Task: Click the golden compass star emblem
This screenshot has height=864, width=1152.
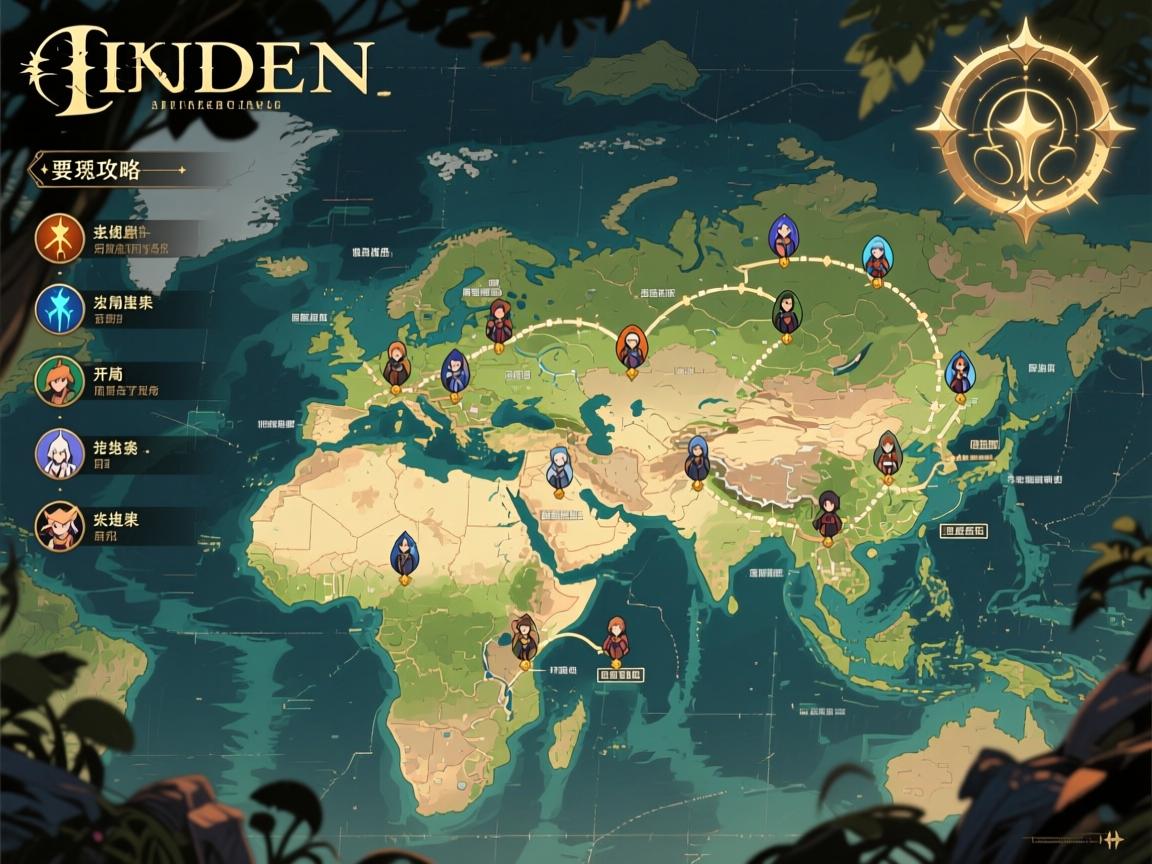Action: 1025,128
